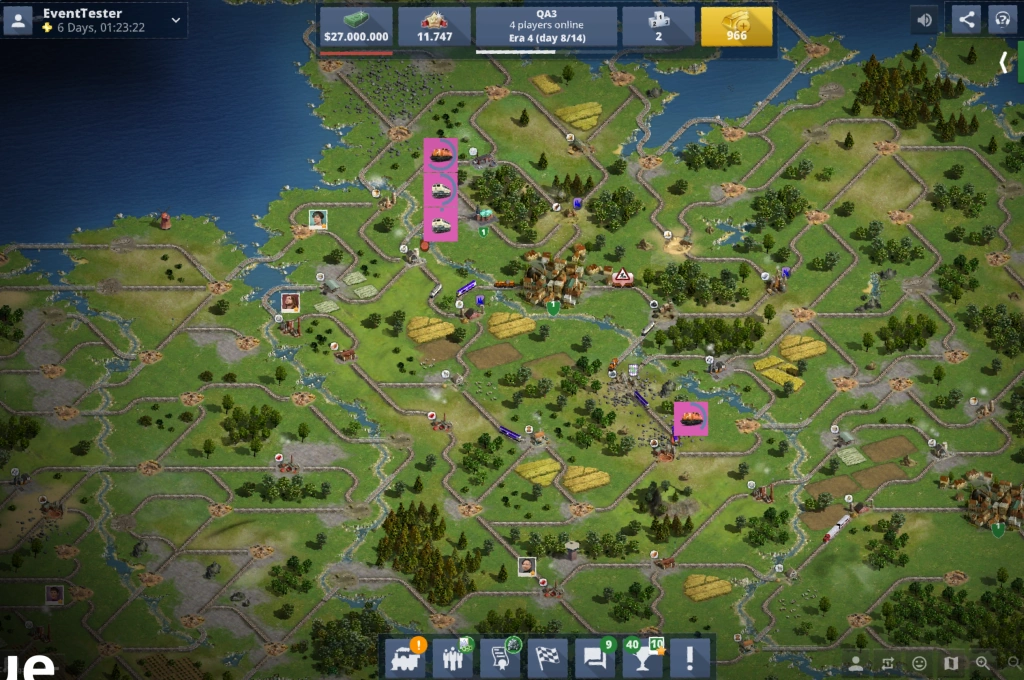Open the trophy achievements menu
The height and width of the screenshot is (680, 1024).
tap(643, 658)
